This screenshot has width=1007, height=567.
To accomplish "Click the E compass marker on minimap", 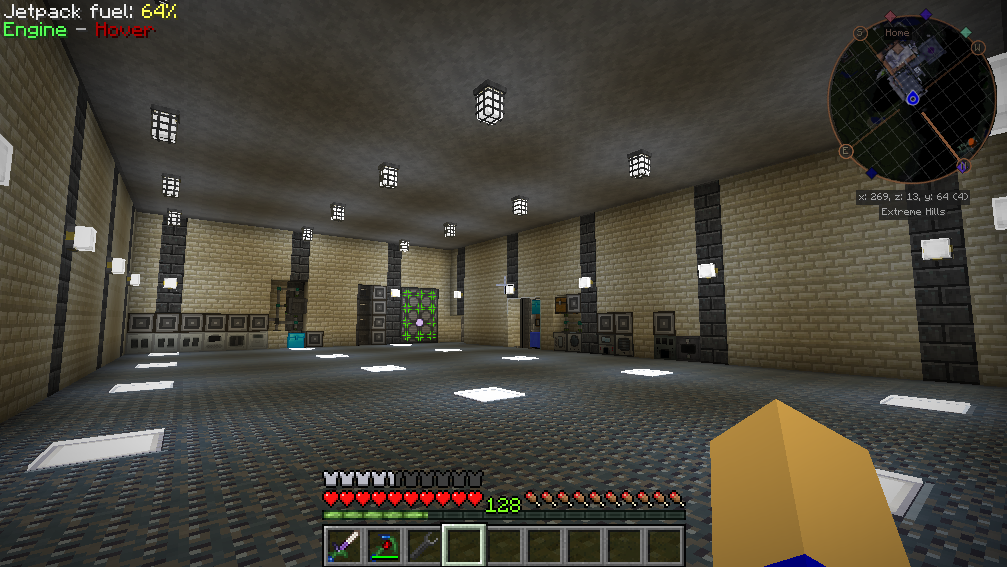I will tap(845, 151).
